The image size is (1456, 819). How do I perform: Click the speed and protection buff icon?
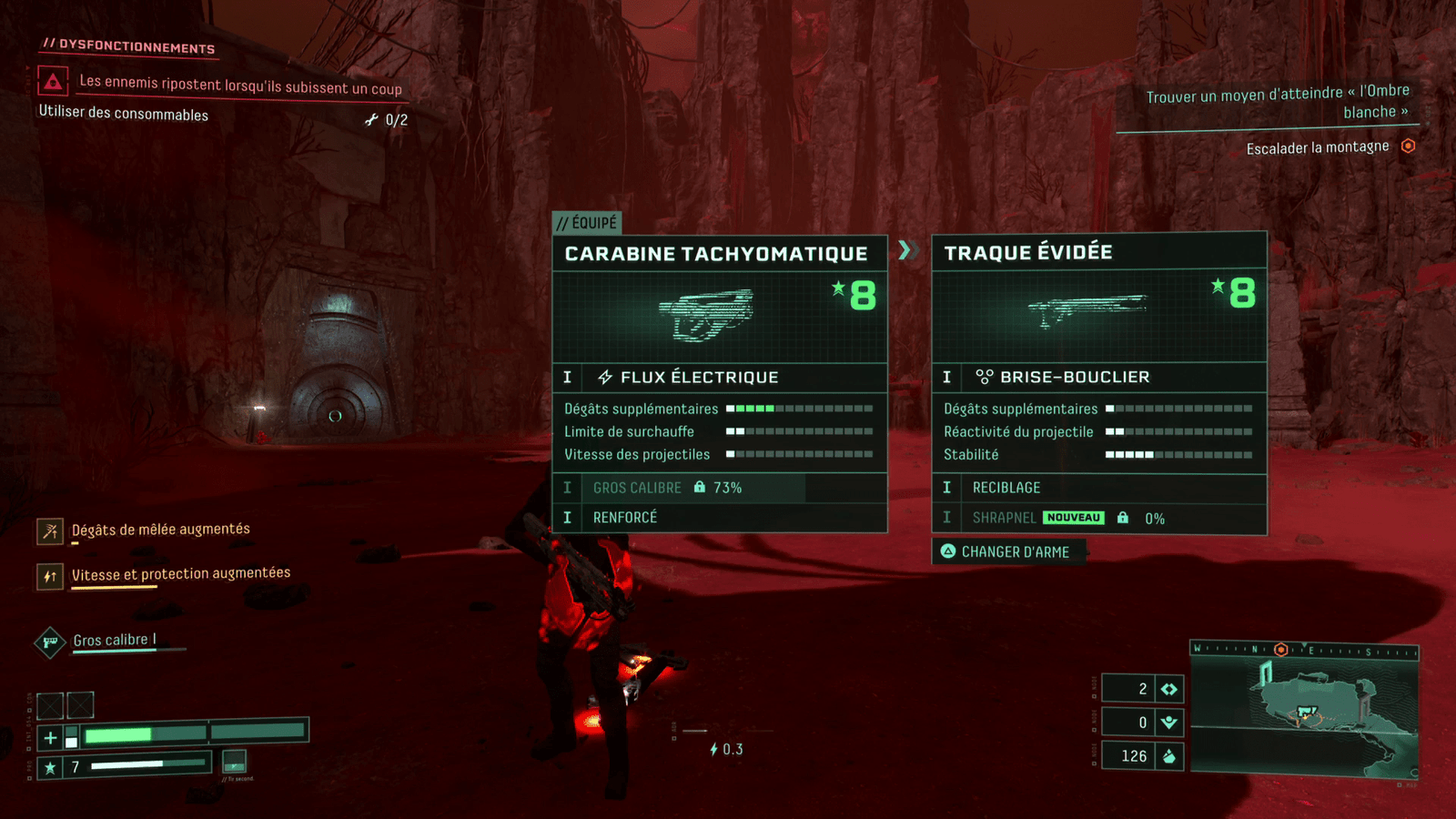coord(50,576)
